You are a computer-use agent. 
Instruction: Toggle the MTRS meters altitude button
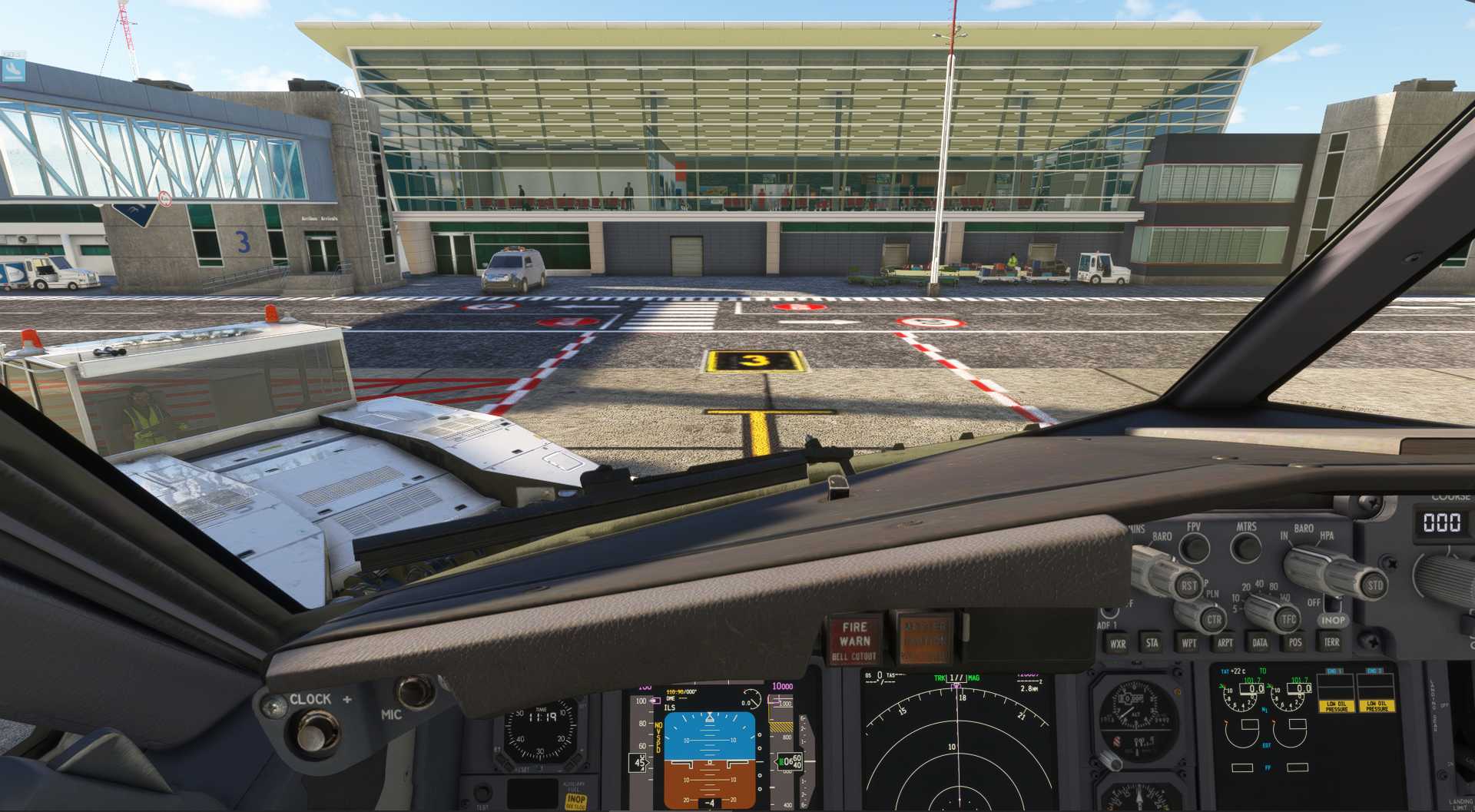click(1245, 548)
